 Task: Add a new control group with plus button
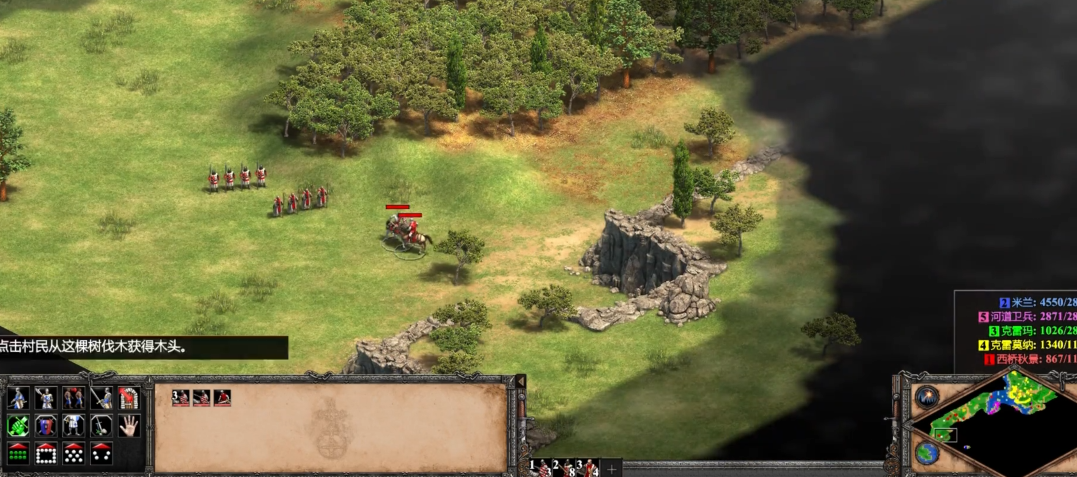pos(612,468)
